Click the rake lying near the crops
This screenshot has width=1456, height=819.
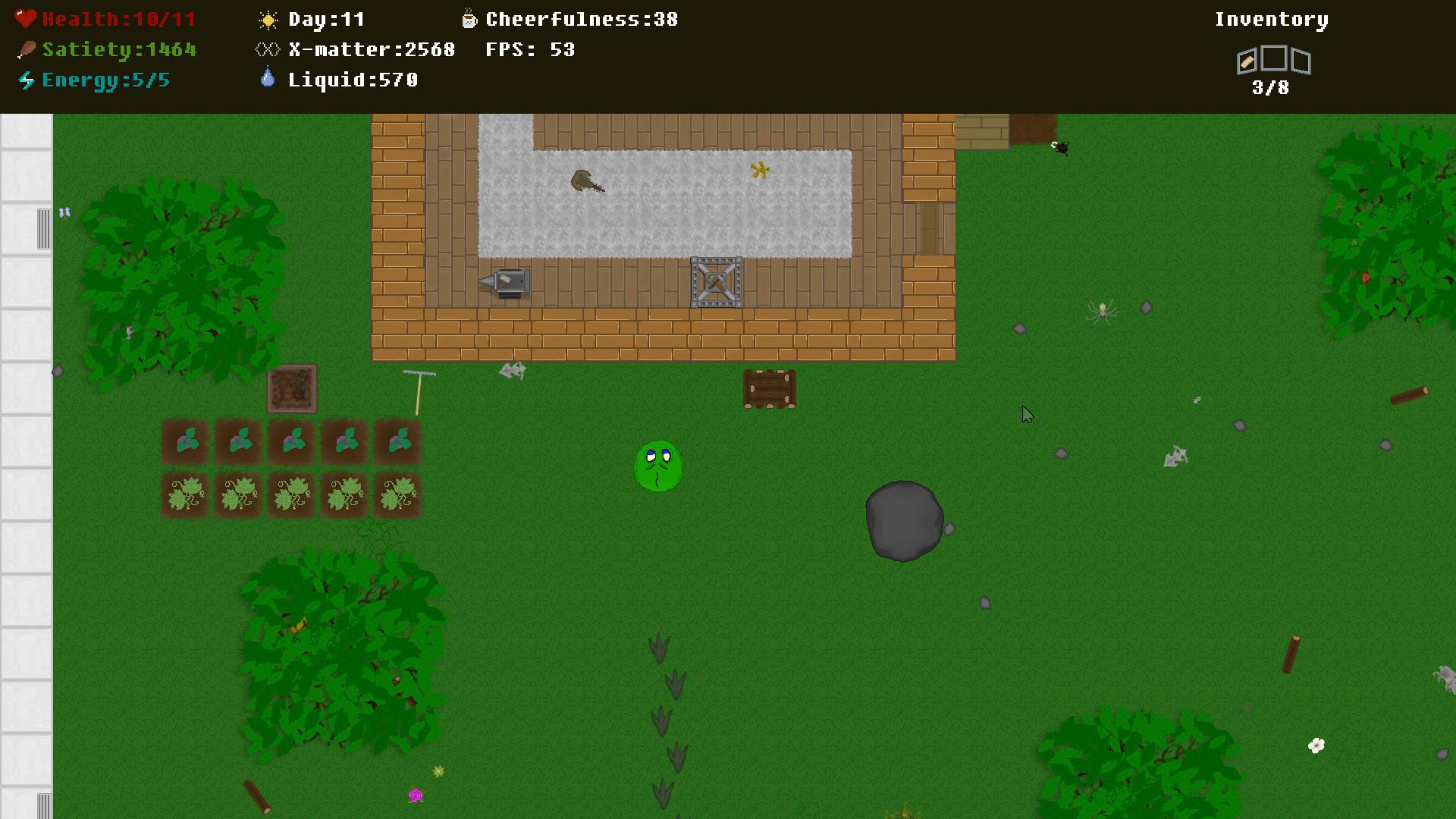tap(419, 388)
